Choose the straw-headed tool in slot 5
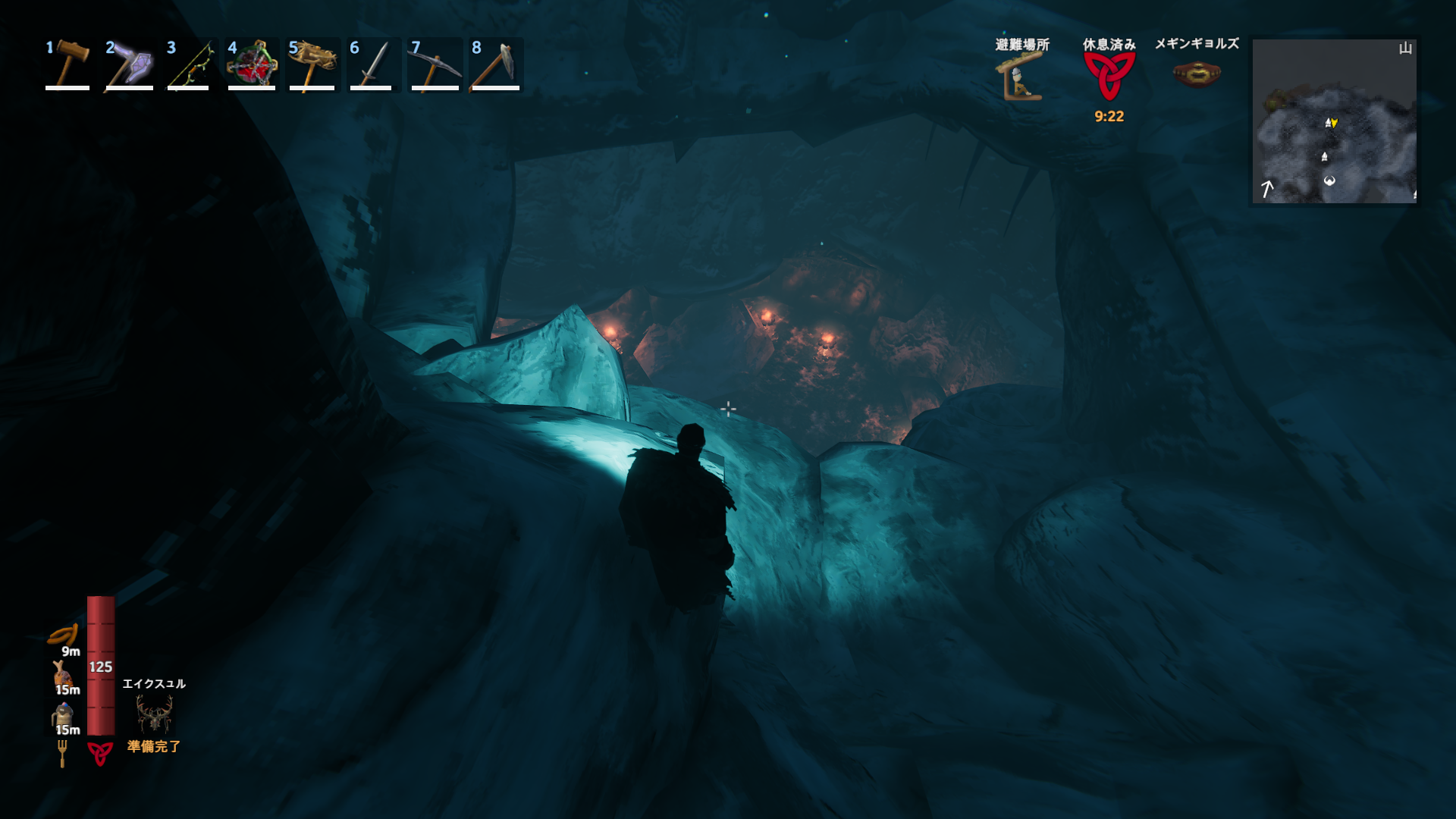The image size is (1456, 819). point(312,65)
